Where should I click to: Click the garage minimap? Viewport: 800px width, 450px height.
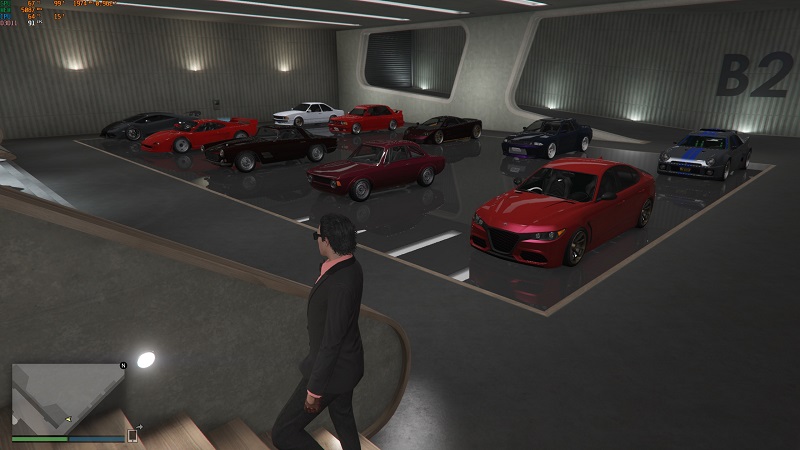click(67, 397)
